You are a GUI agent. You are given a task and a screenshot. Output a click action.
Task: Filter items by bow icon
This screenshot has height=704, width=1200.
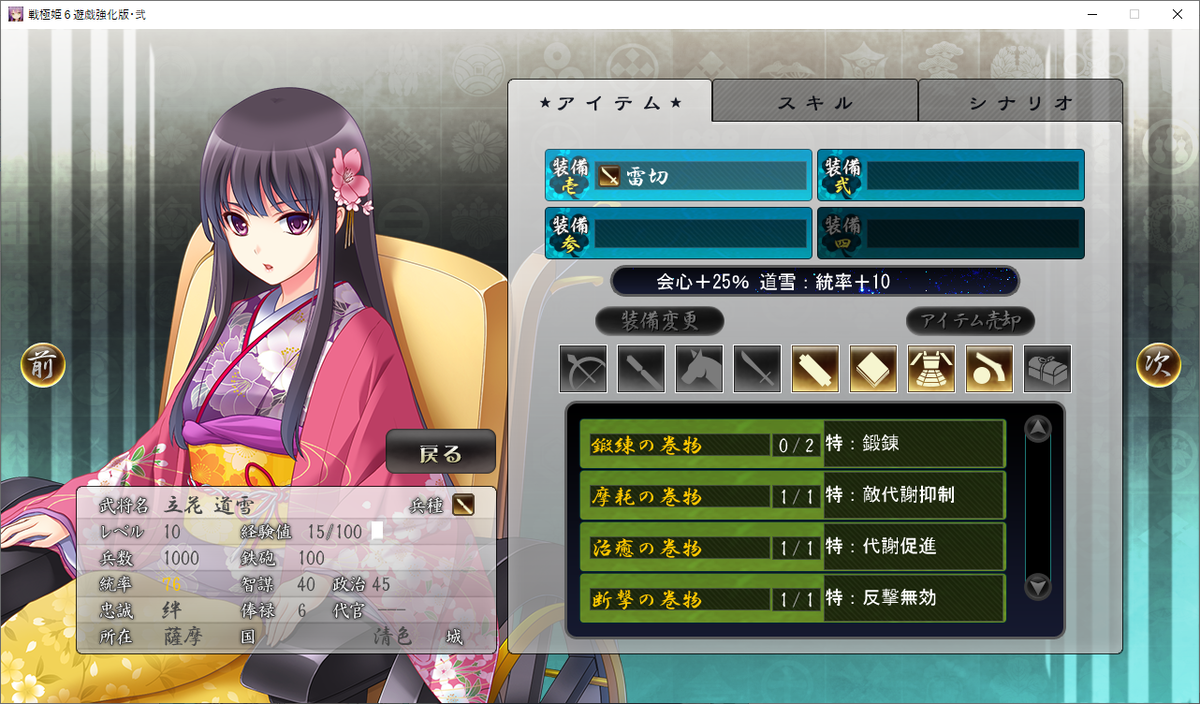(x=584, y=369)
